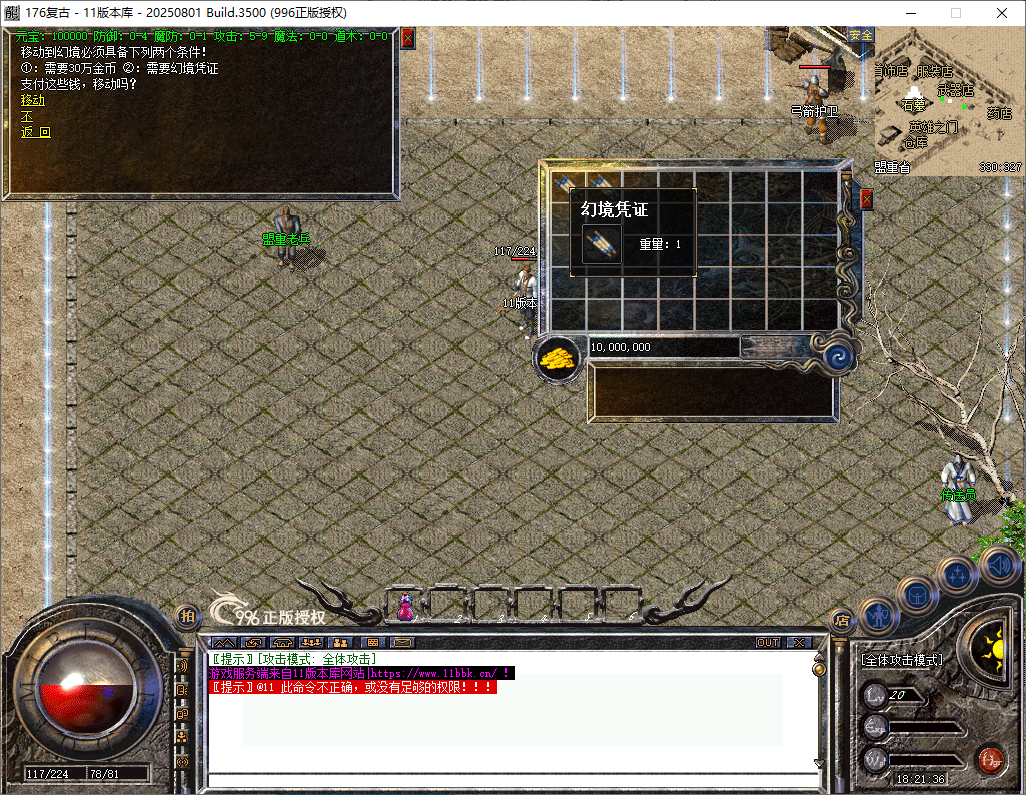This screenshot has height=795, width=1026.
Task: Click the 拍 auction button
Action: point(186,617)
